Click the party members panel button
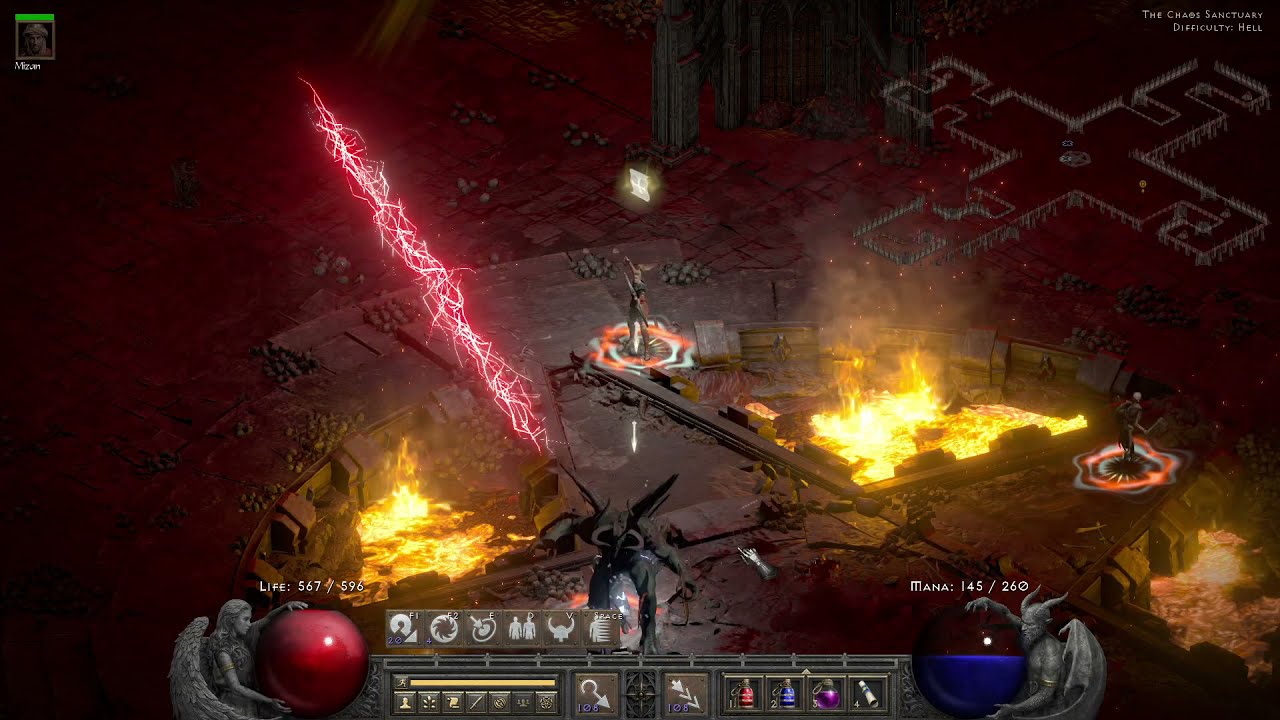Screen dimensions: 1280x720 coord(522,702)
